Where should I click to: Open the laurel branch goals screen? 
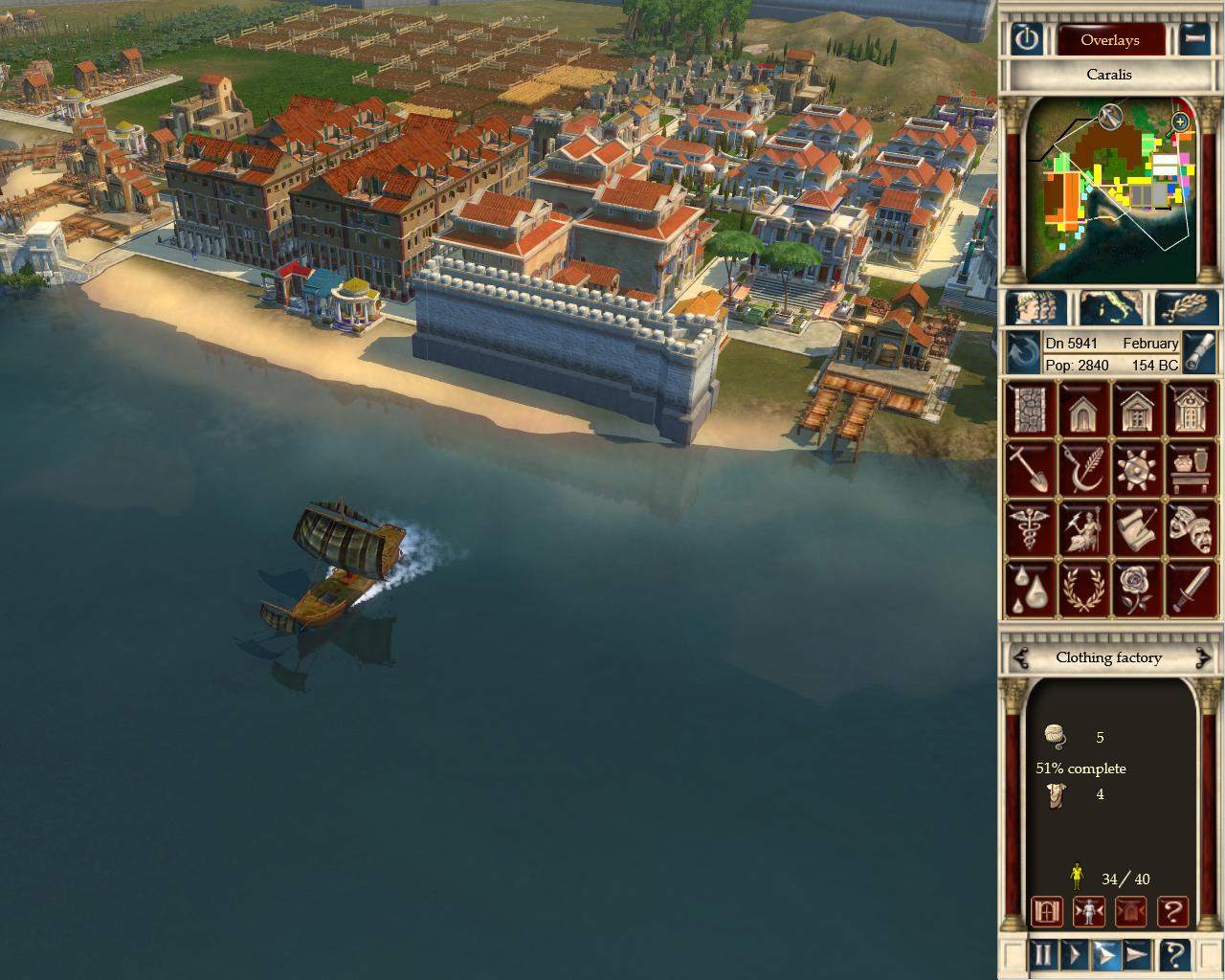1186,308
